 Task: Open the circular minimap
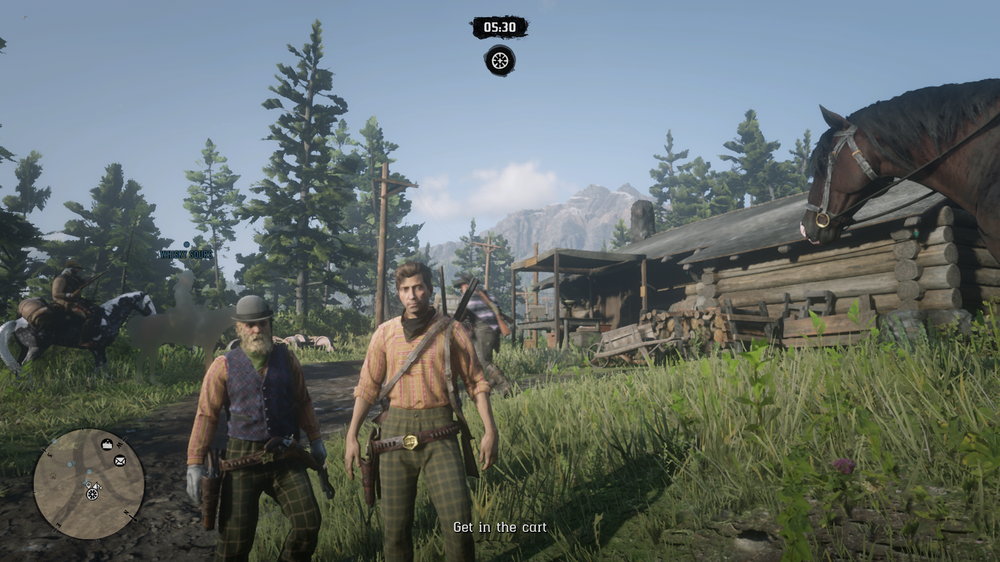pos(89,484)
